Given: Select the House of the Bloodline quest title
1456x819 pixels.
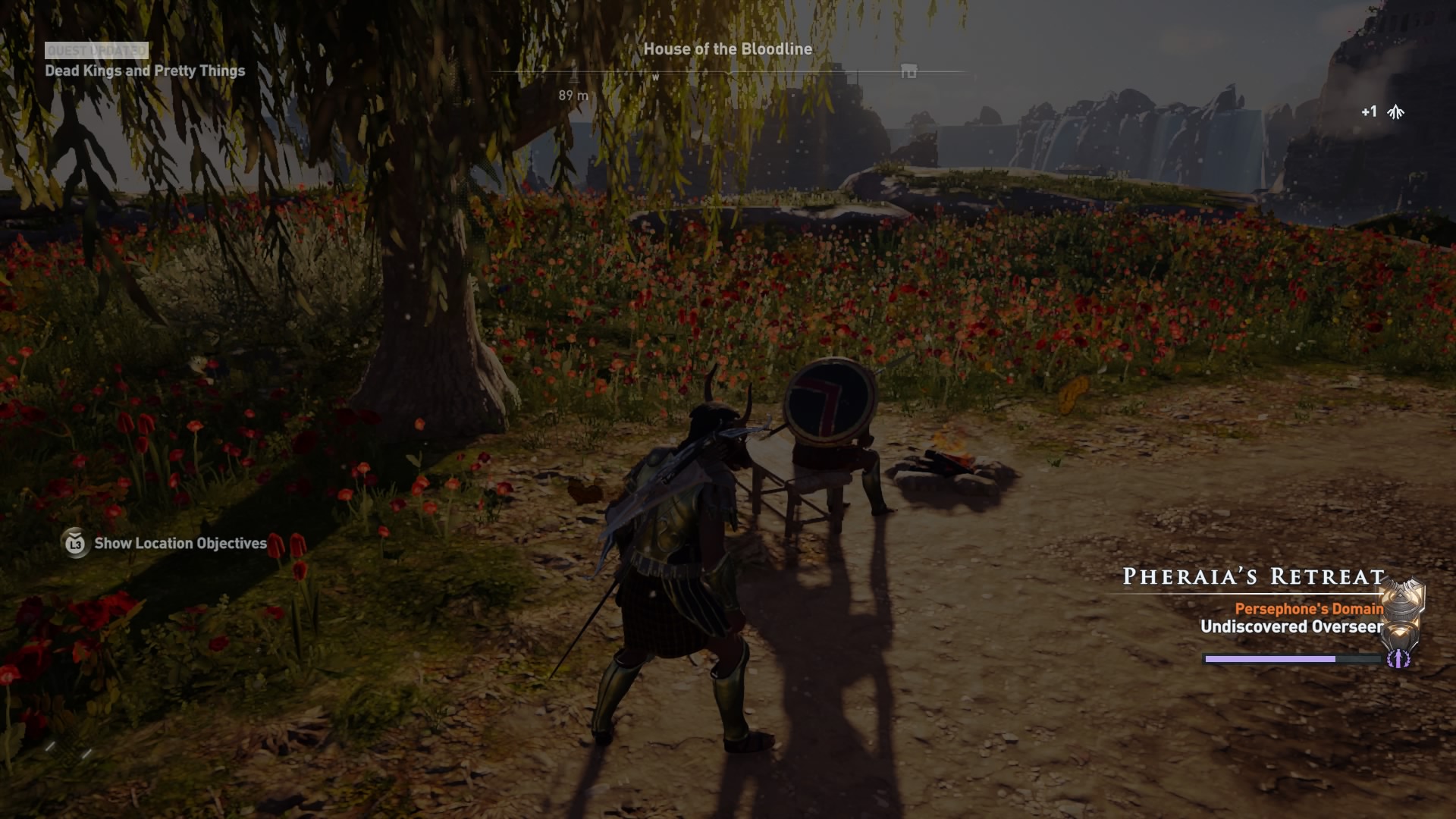Looking at the screenshot, I should (727, 49).
